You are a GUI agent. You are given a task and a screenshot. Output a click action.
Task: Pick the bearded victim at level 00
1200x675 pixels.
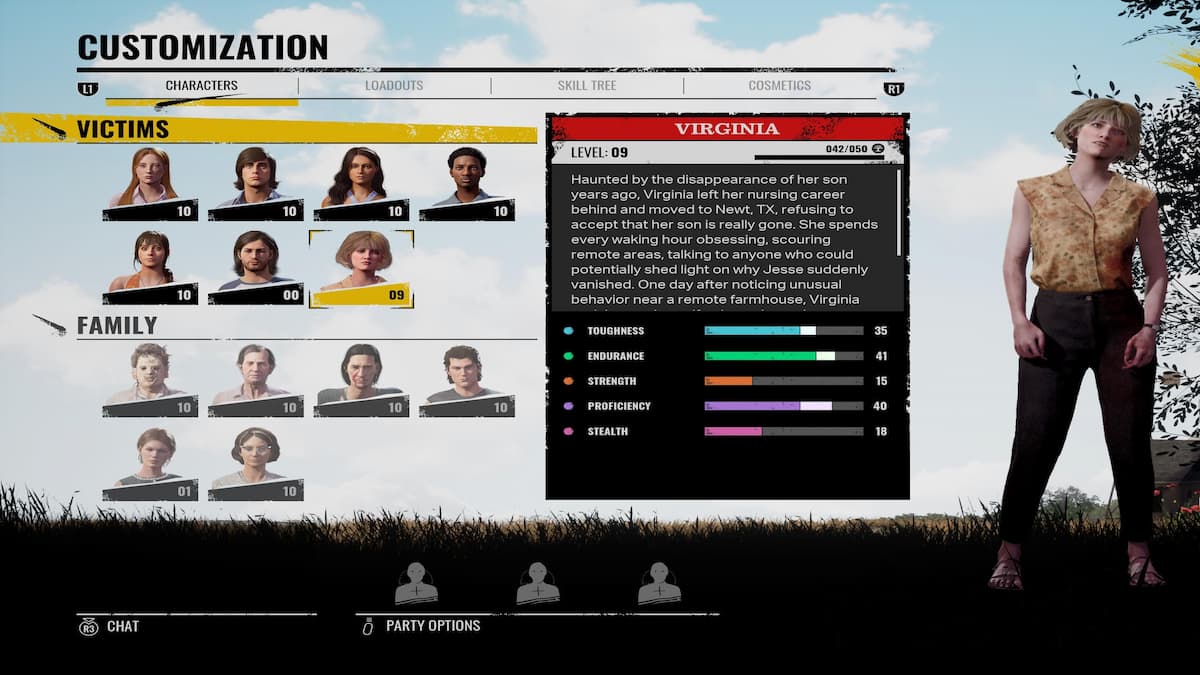(255, 267)
